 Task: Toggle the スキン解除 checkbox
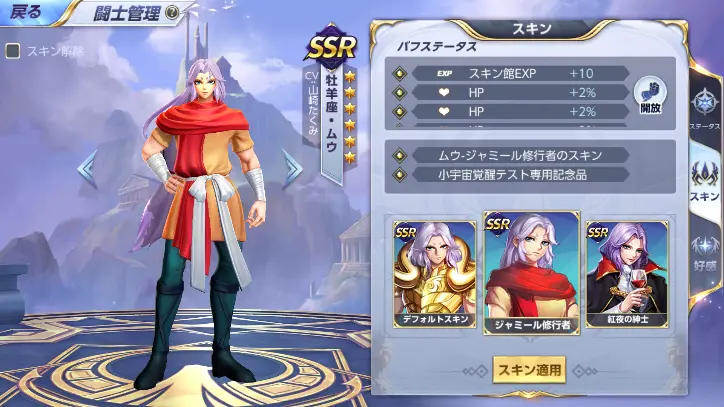(13, 50)
